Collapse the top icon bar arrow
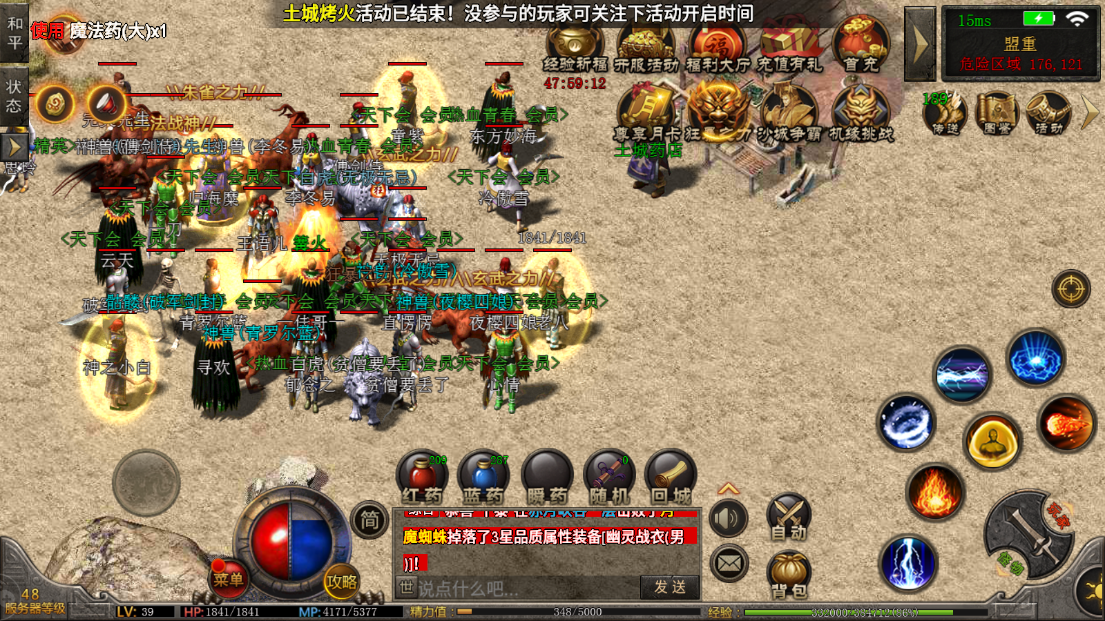1105x621 pixels. point(919,44)
